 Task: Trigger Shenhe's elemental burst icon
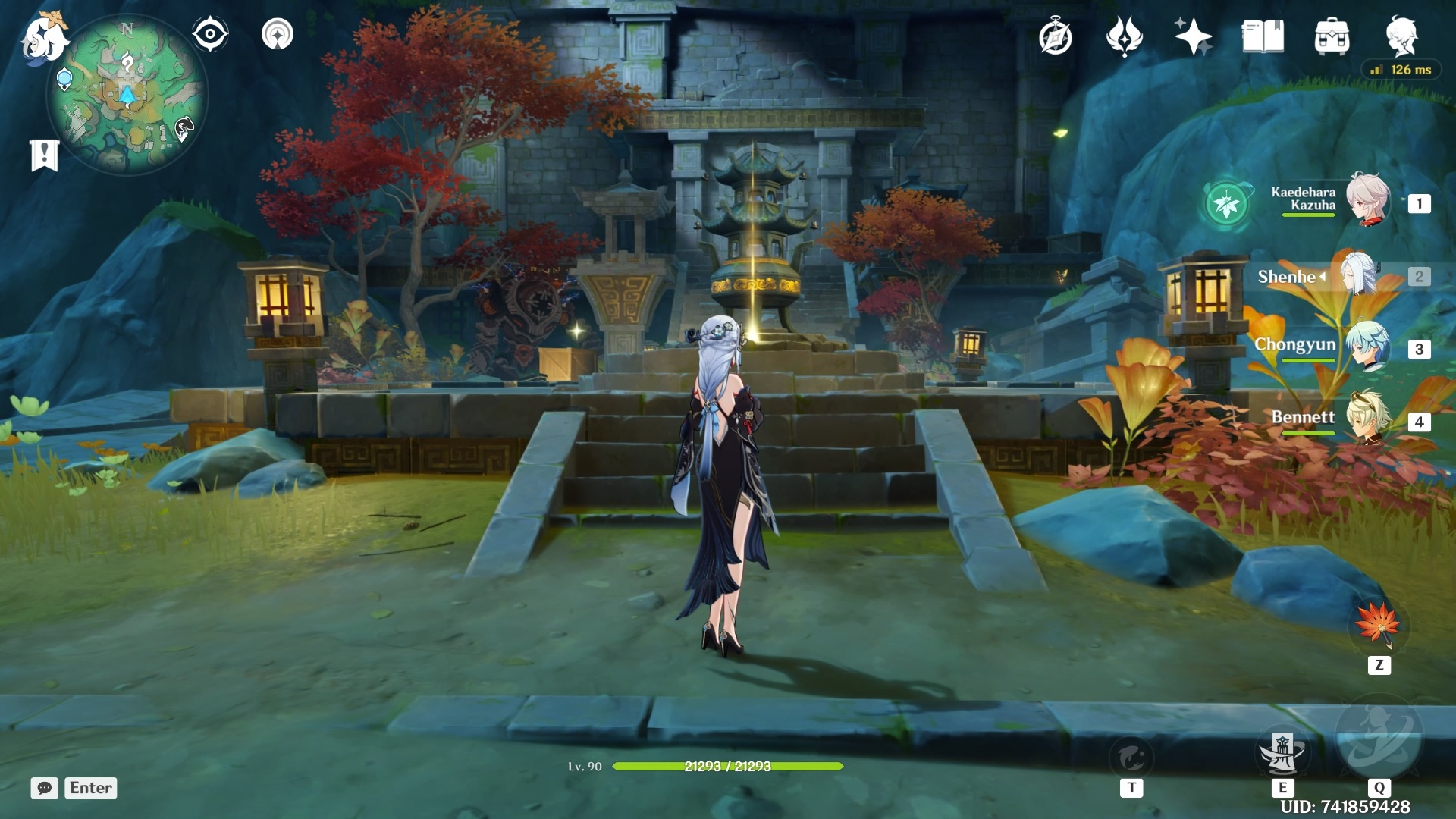pyautogui.click(x=1379, y=737)
